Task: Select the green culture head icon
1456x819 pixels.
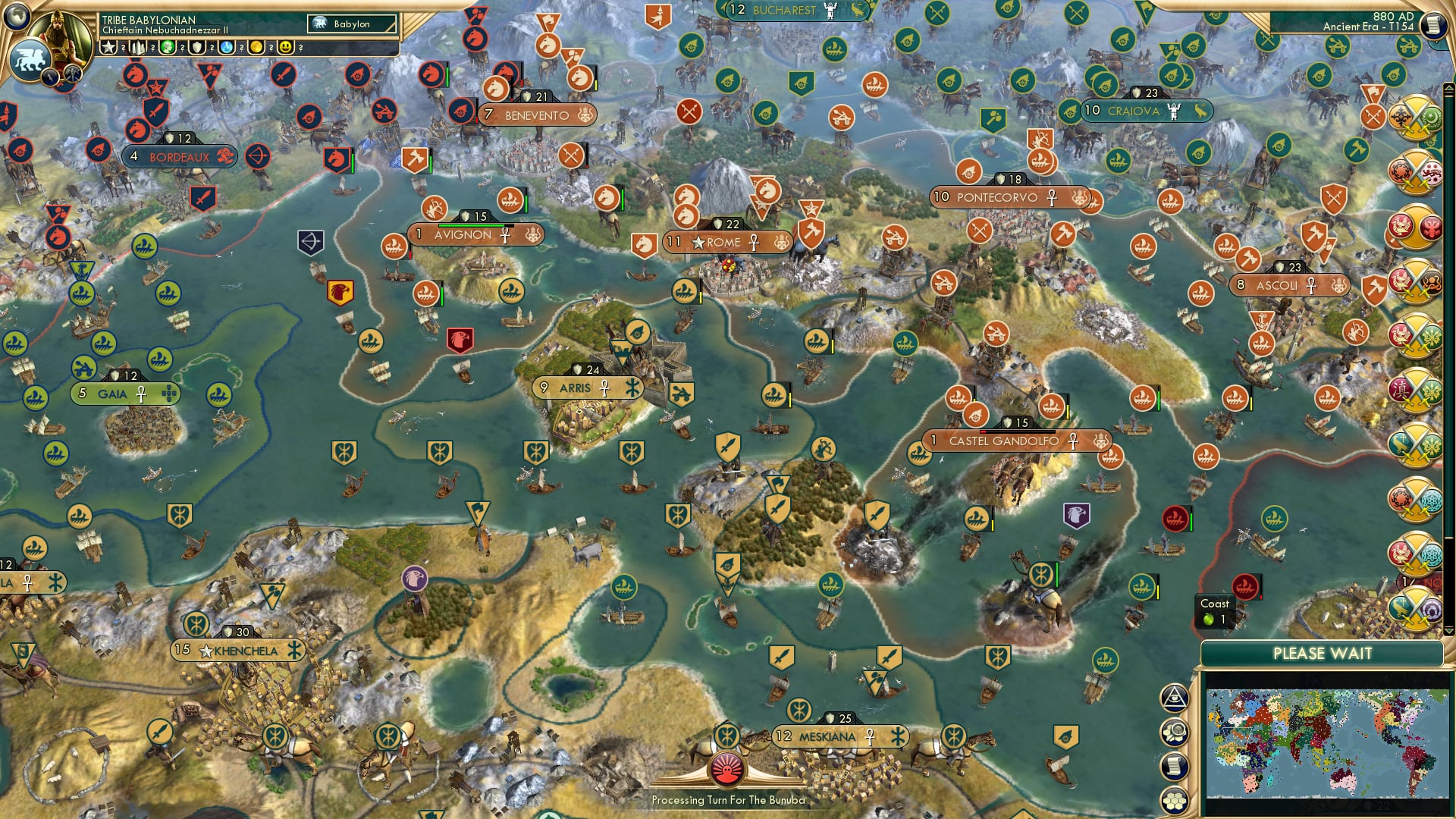Action: pyautogui.click(x=168, y=47)
